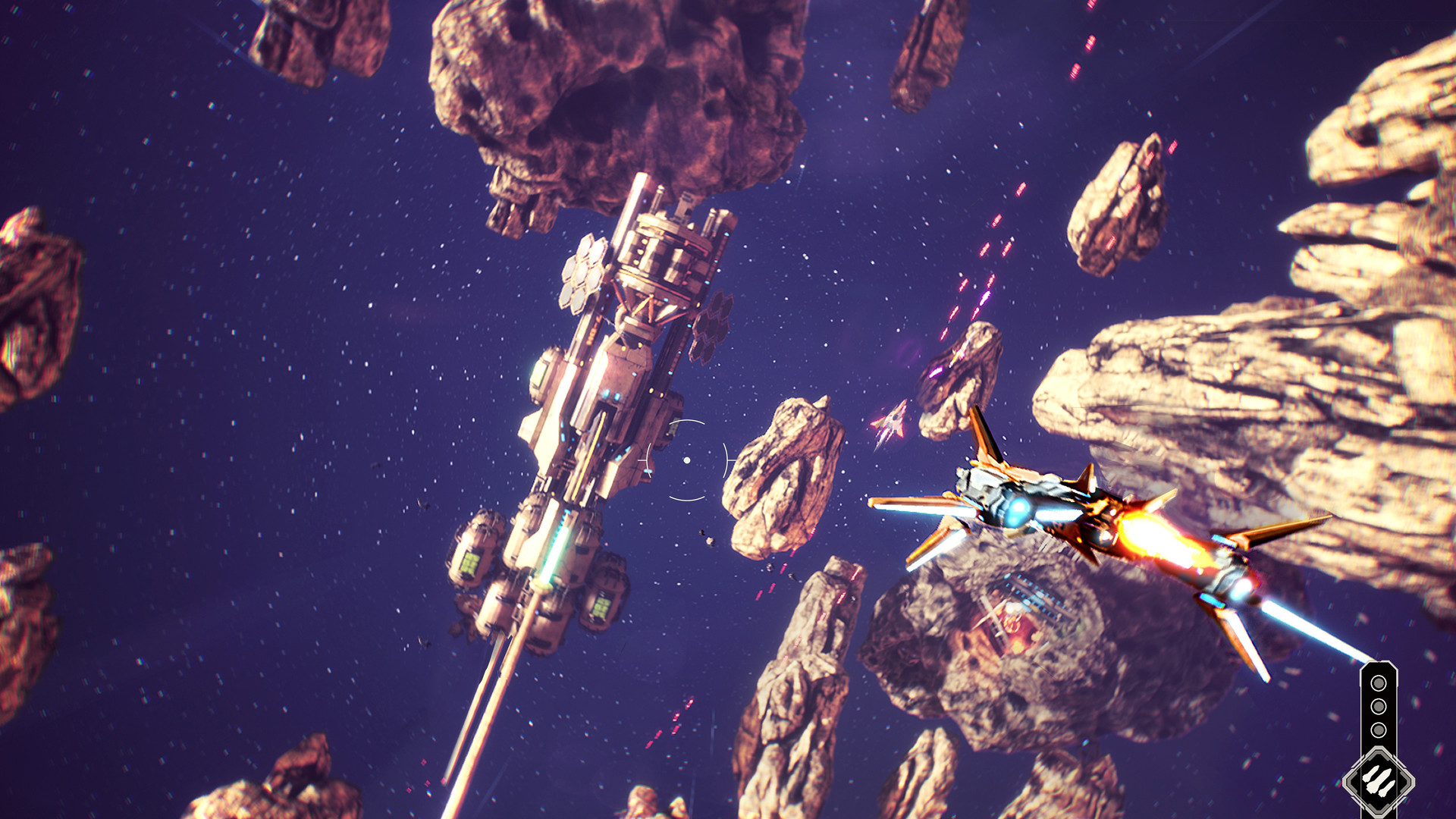
Task: Click the bottom ammo pip above the missile icon
Action: click(1379, 729)
